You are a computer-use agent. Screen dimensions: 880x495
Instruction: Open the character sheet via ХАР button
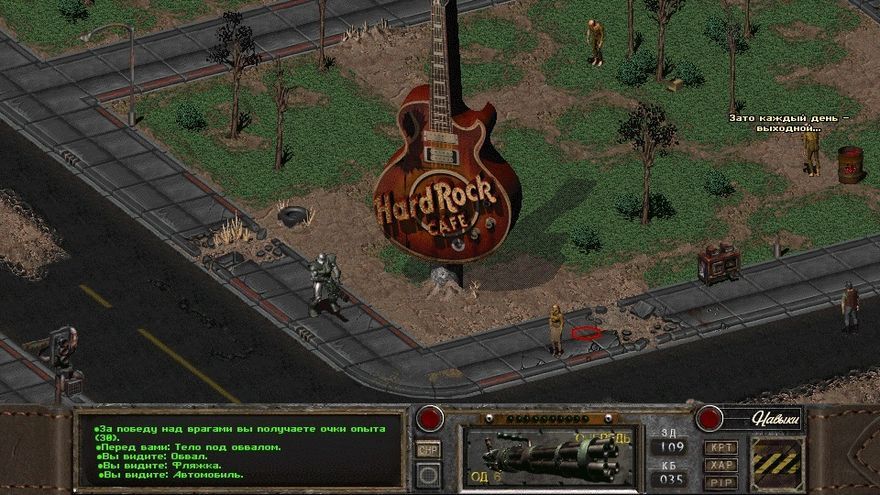click(x=720, y=464)
